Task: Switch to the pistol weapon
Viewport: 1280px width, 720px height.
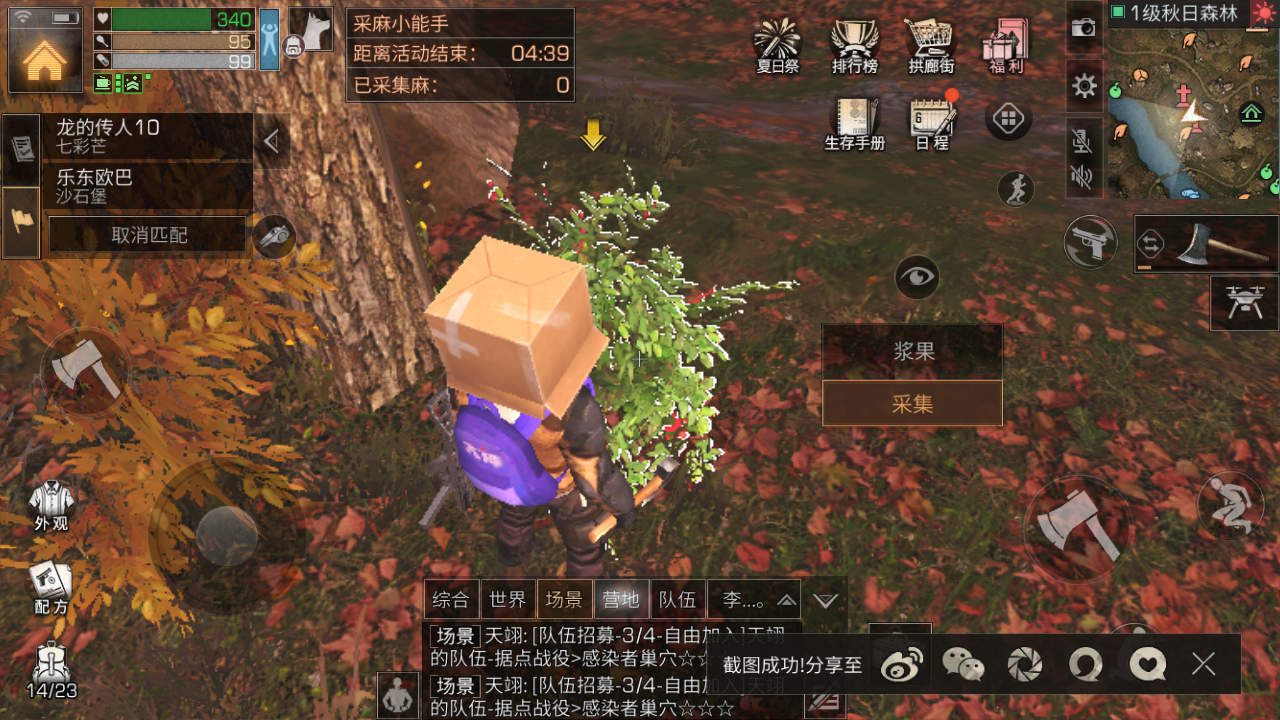Action: 1091,240
